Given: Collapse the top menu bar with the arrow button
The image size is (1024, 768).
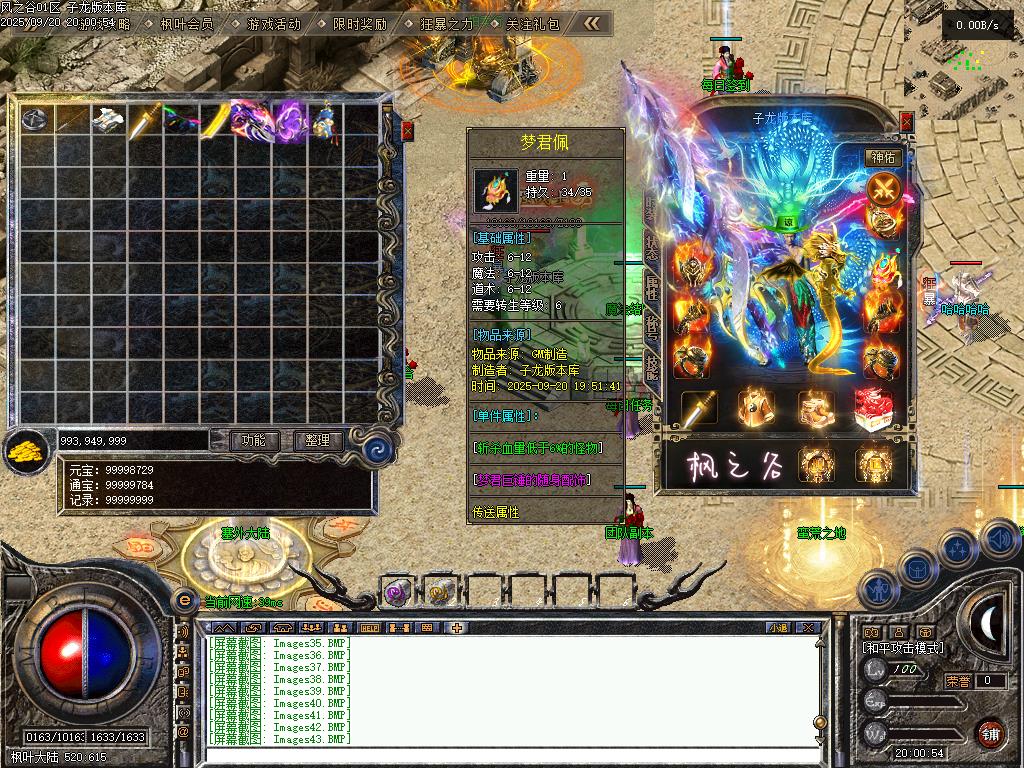Looking at the screenshot, I should [x=593, y=23].
